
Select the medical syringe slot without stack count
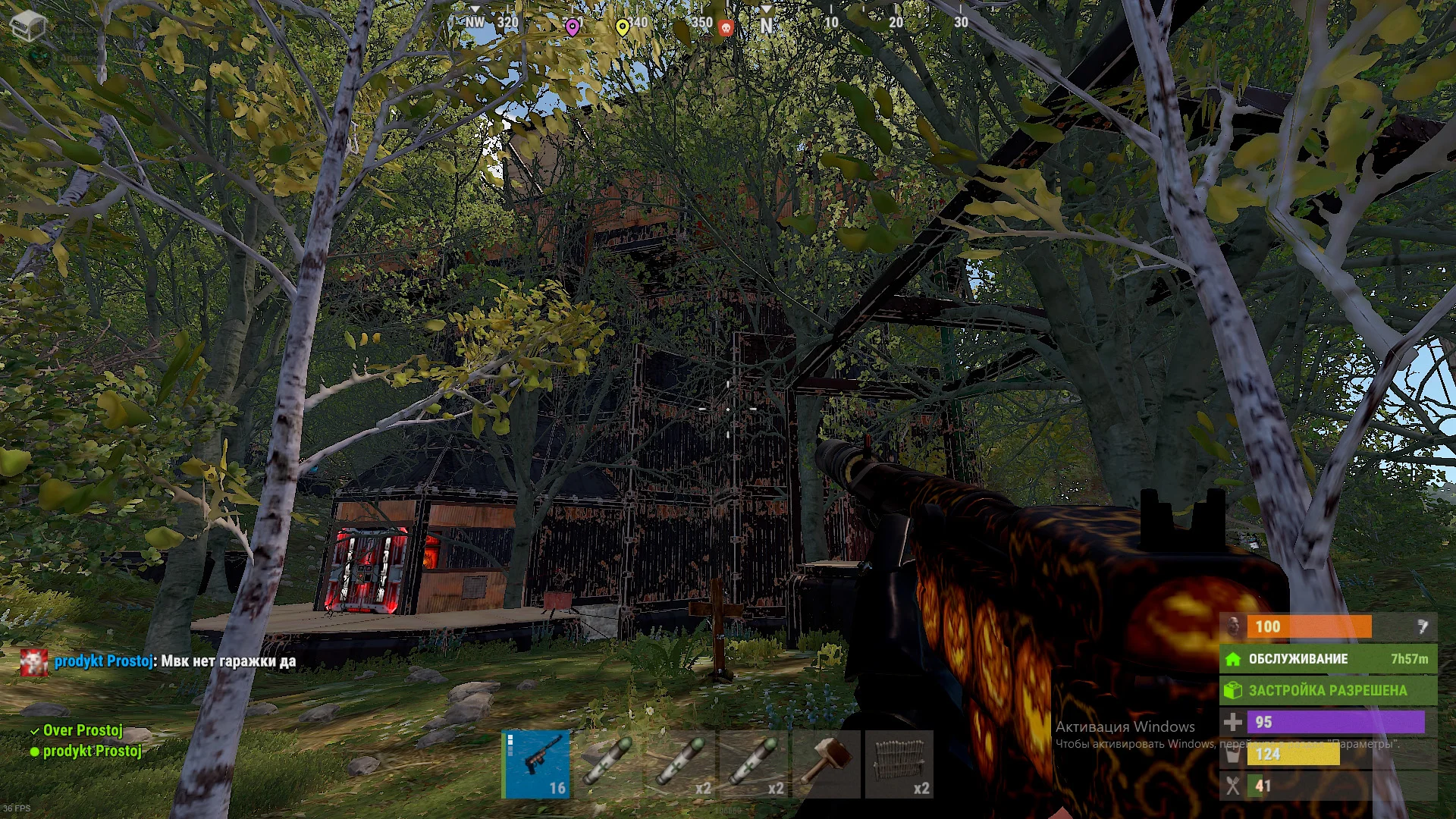(608, 764)
